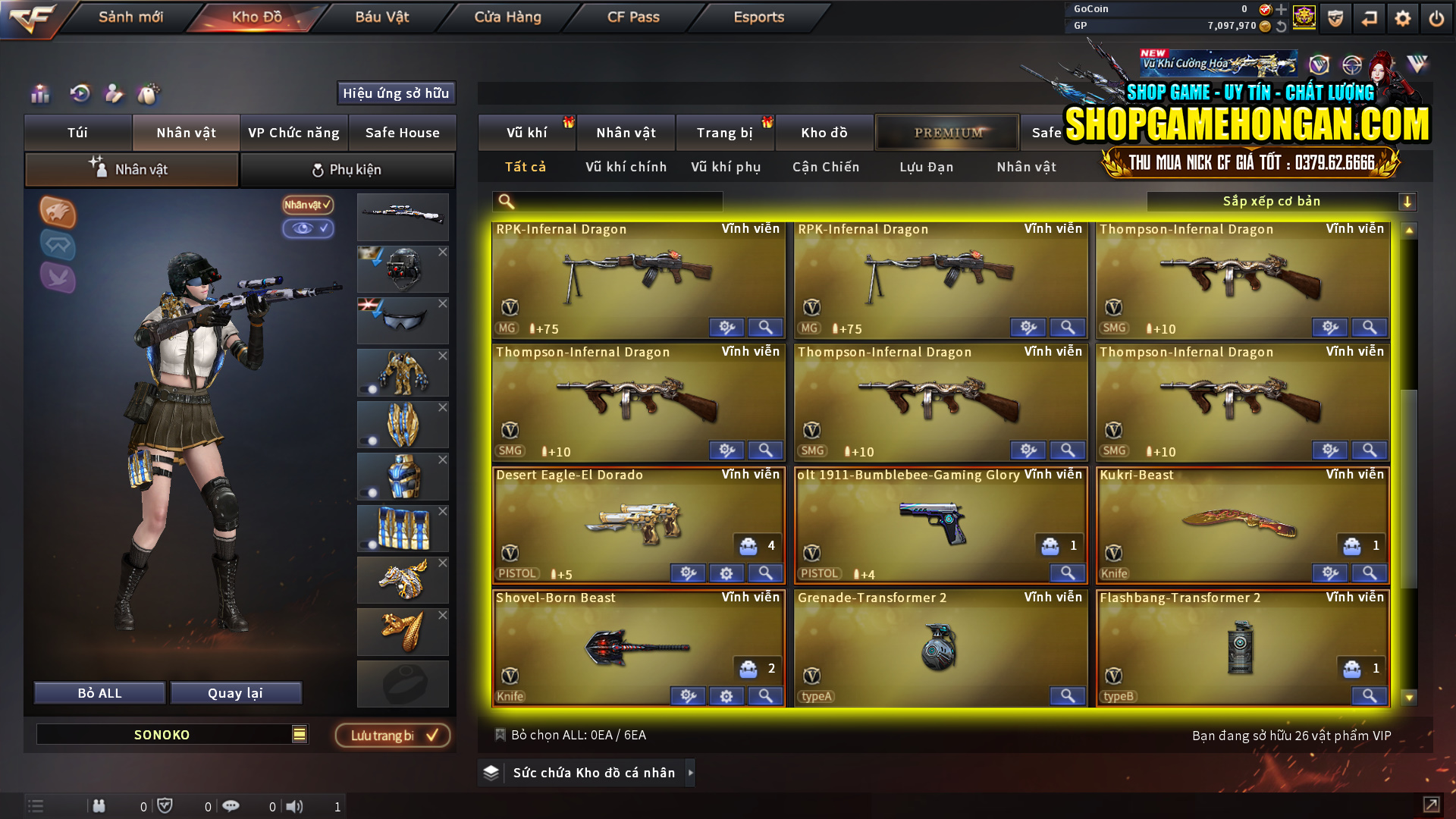This screenshot has width=1456, height=819.
Task: Click the dog-tag nametag icon above the Túi tab
Action: 148,94
